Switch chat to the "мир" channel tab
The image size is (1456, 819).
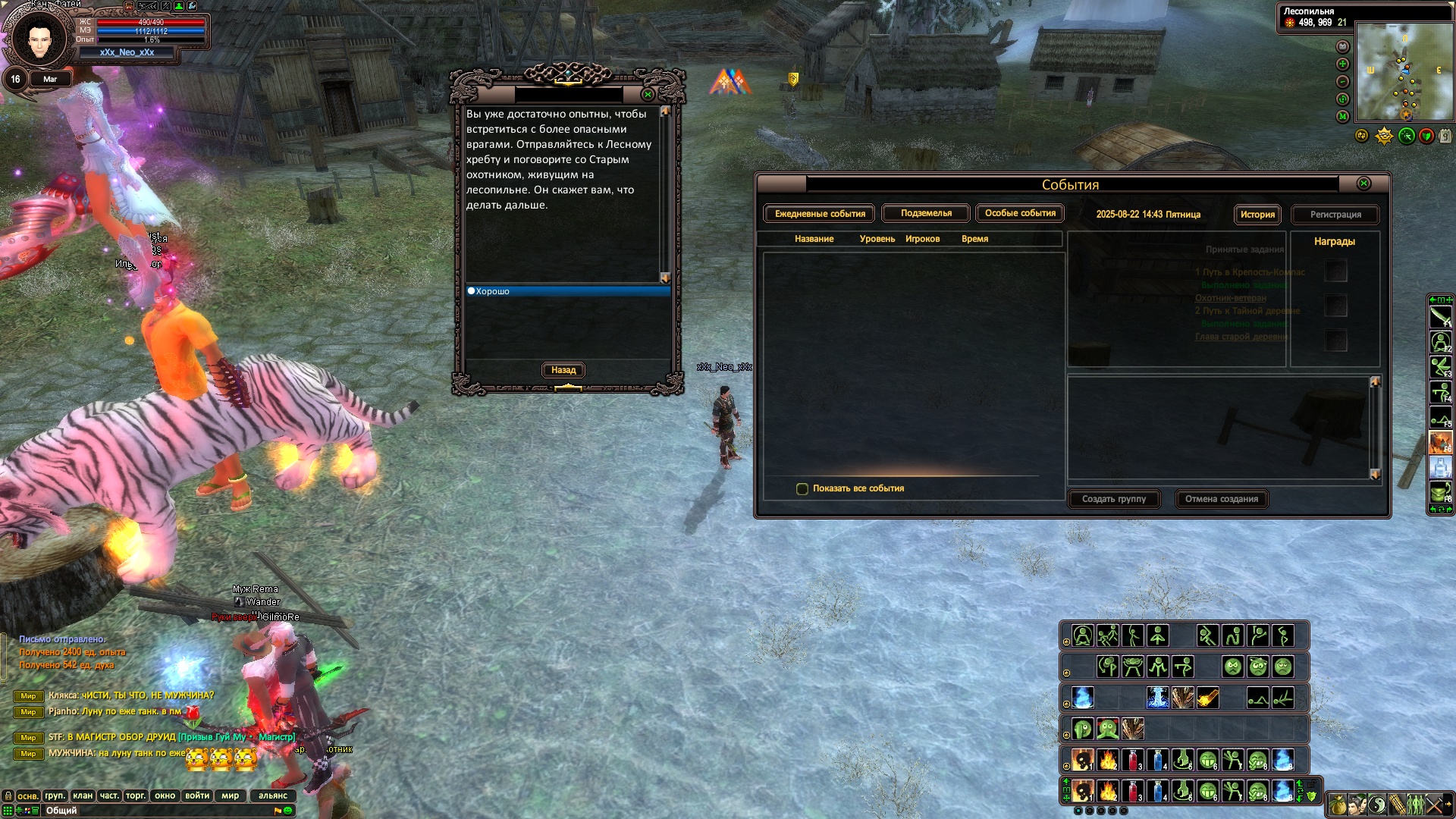click(231, 795)
